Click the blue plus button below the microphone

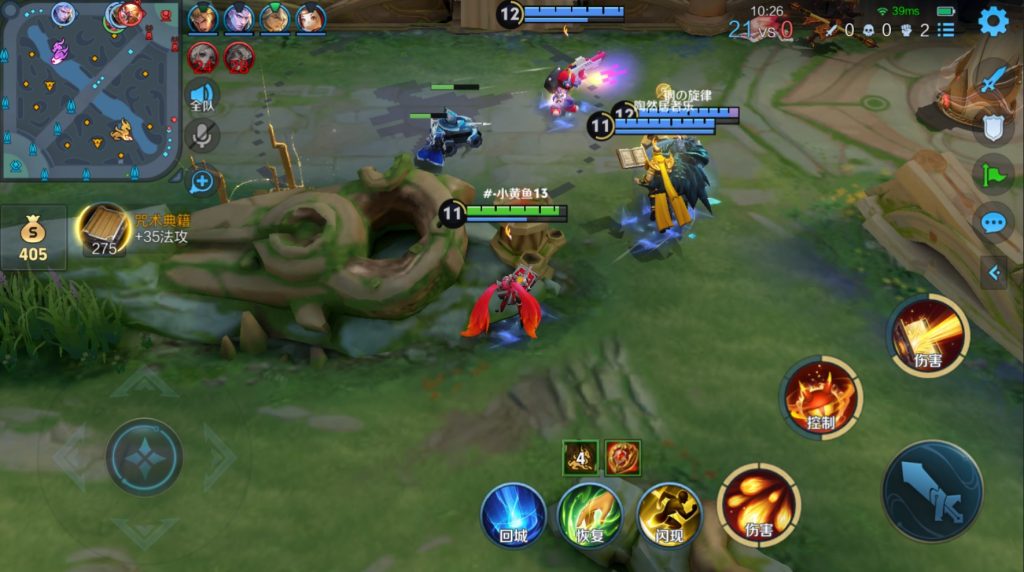tap(202, 181)
